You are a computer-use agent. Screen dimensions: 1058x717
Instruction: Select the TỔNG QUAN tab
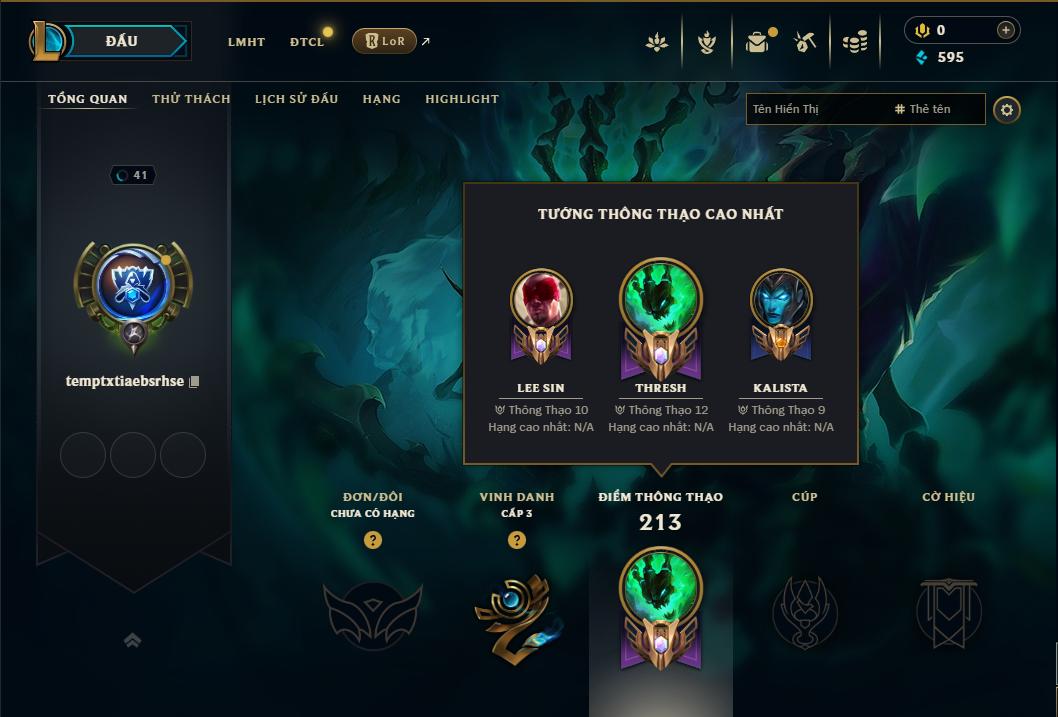[x=88, y=99]
